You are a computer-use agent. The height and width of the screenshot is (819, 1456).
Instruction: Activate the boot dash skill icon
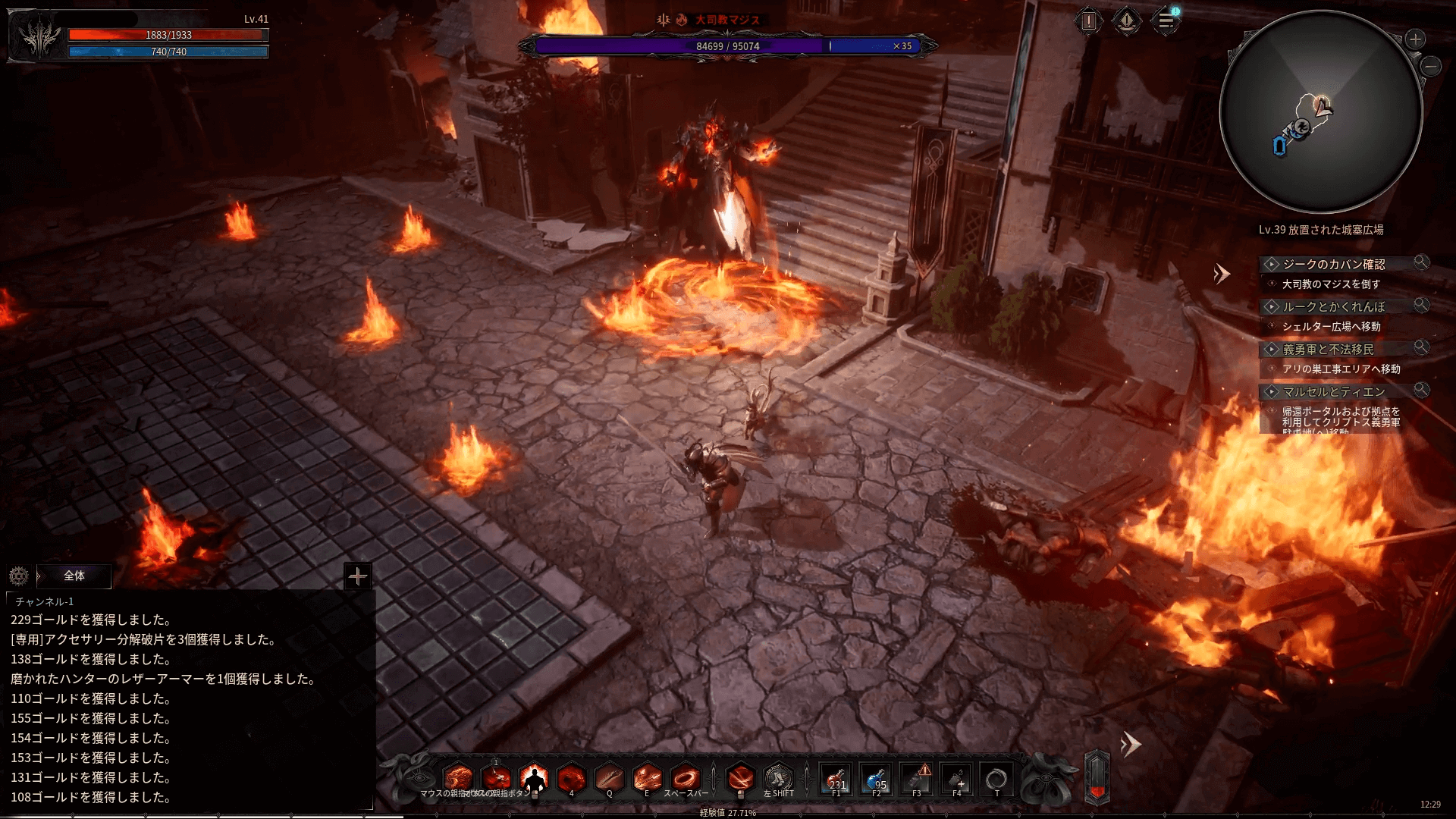778,778
